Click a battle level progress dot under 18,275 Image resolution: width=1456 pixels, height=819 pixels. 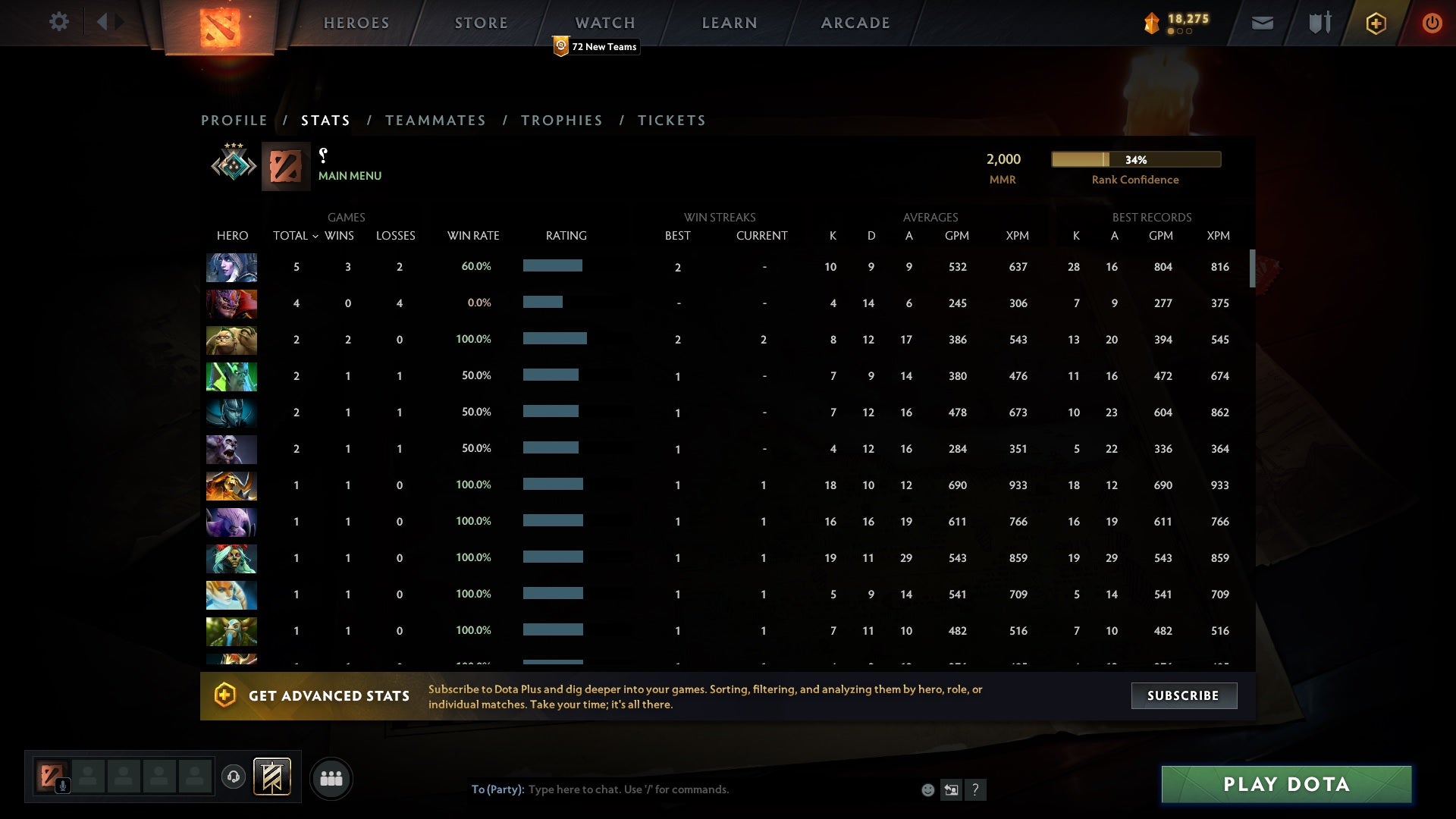point(1172,33)
